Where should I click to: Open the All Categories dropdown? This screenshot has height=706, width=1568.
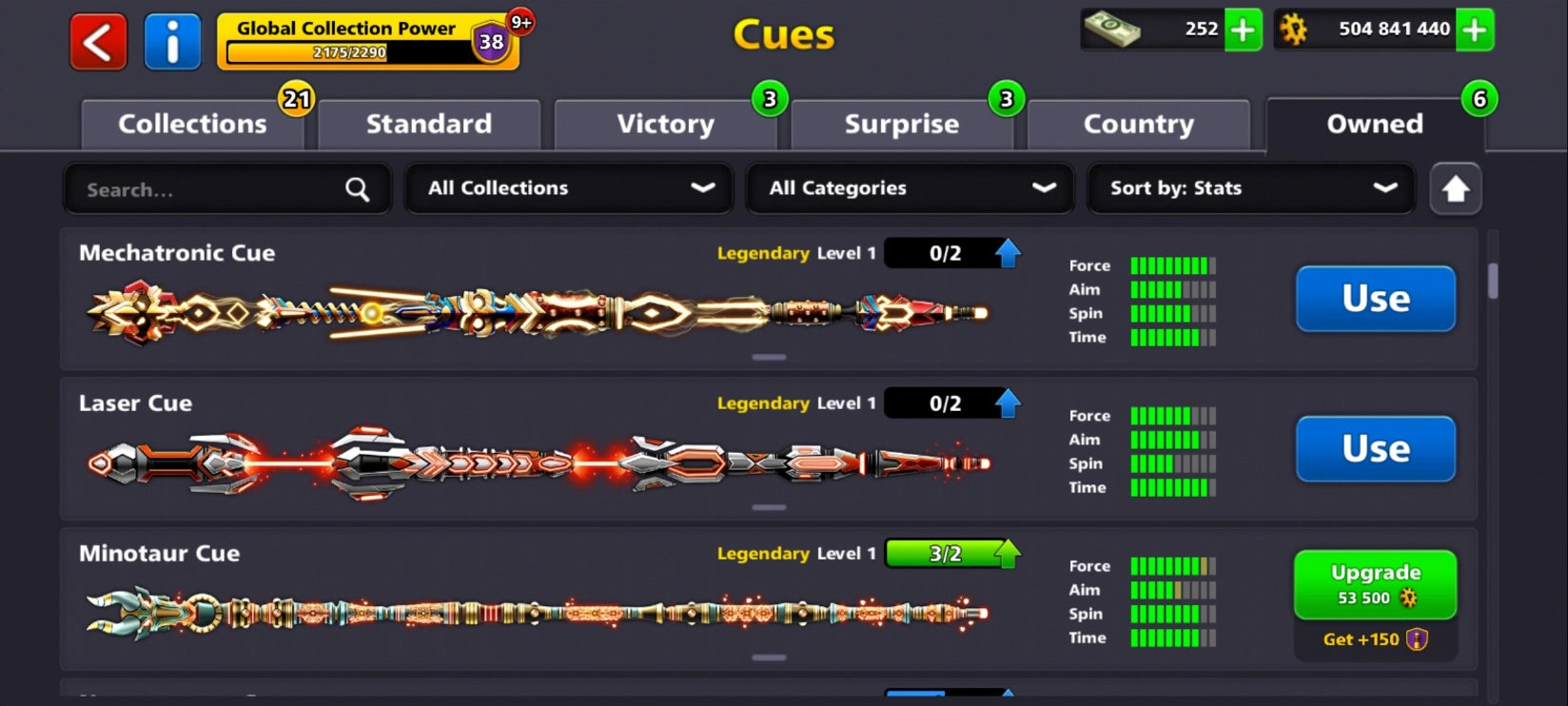[x=910, y=188]
